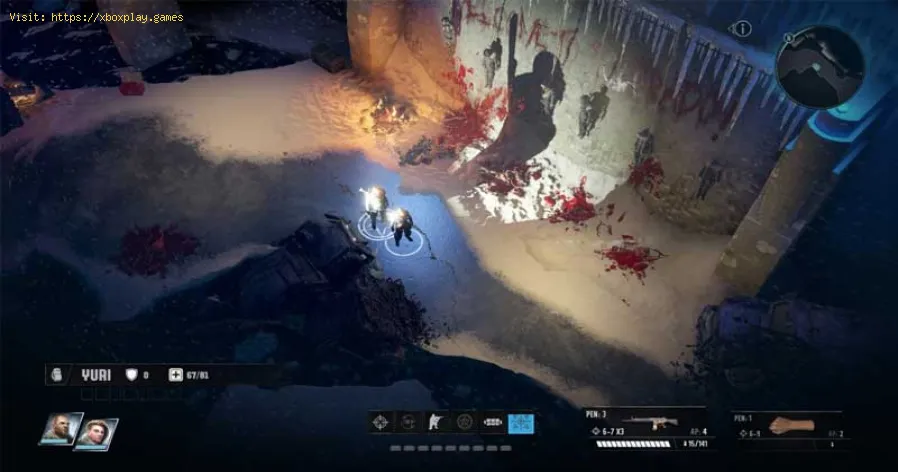Select the blond ranger's portrait

click(96, 433)
